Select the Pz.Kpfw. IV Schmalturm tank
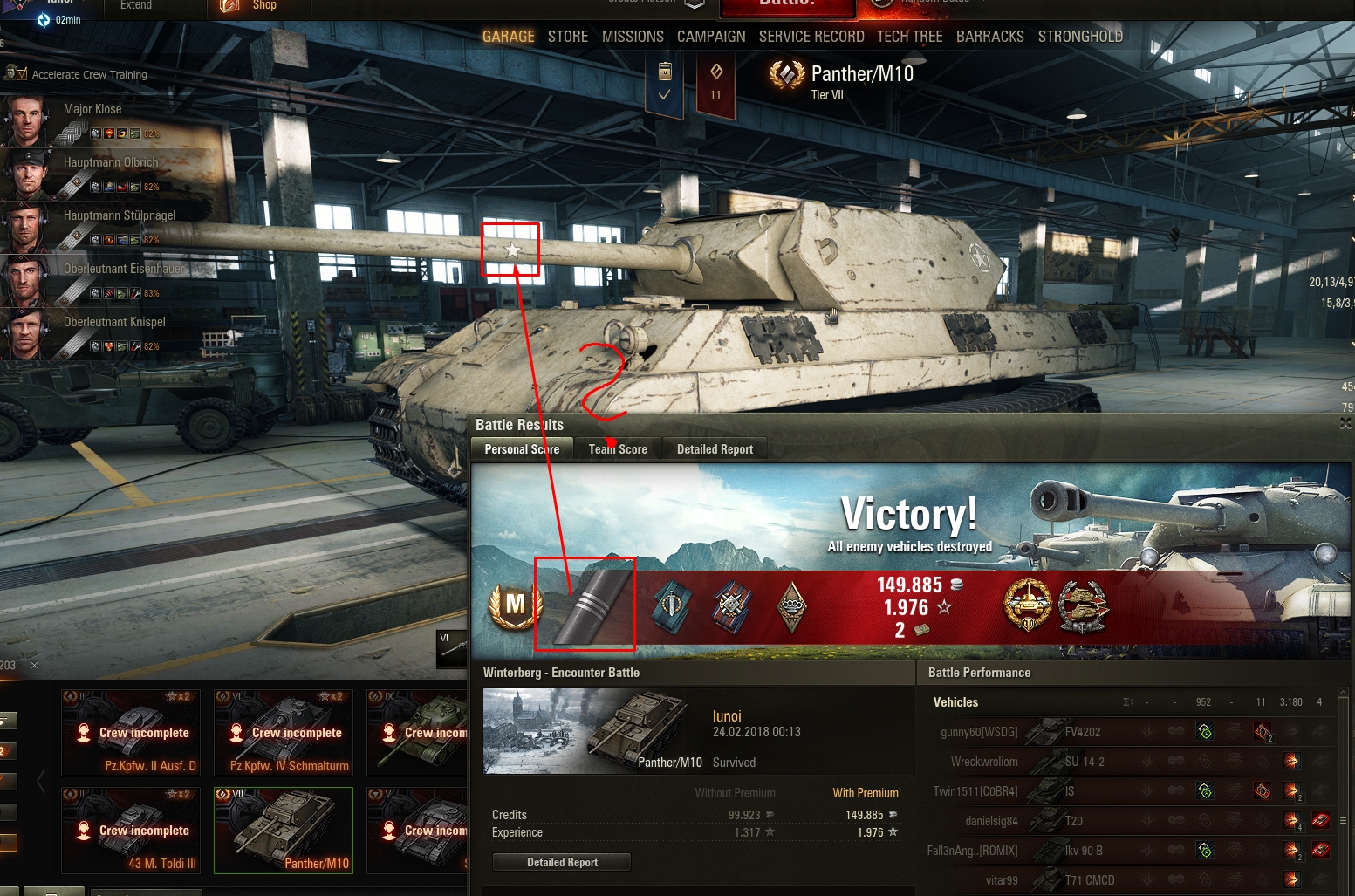1355x896 pixels. [x=284, y=733]
